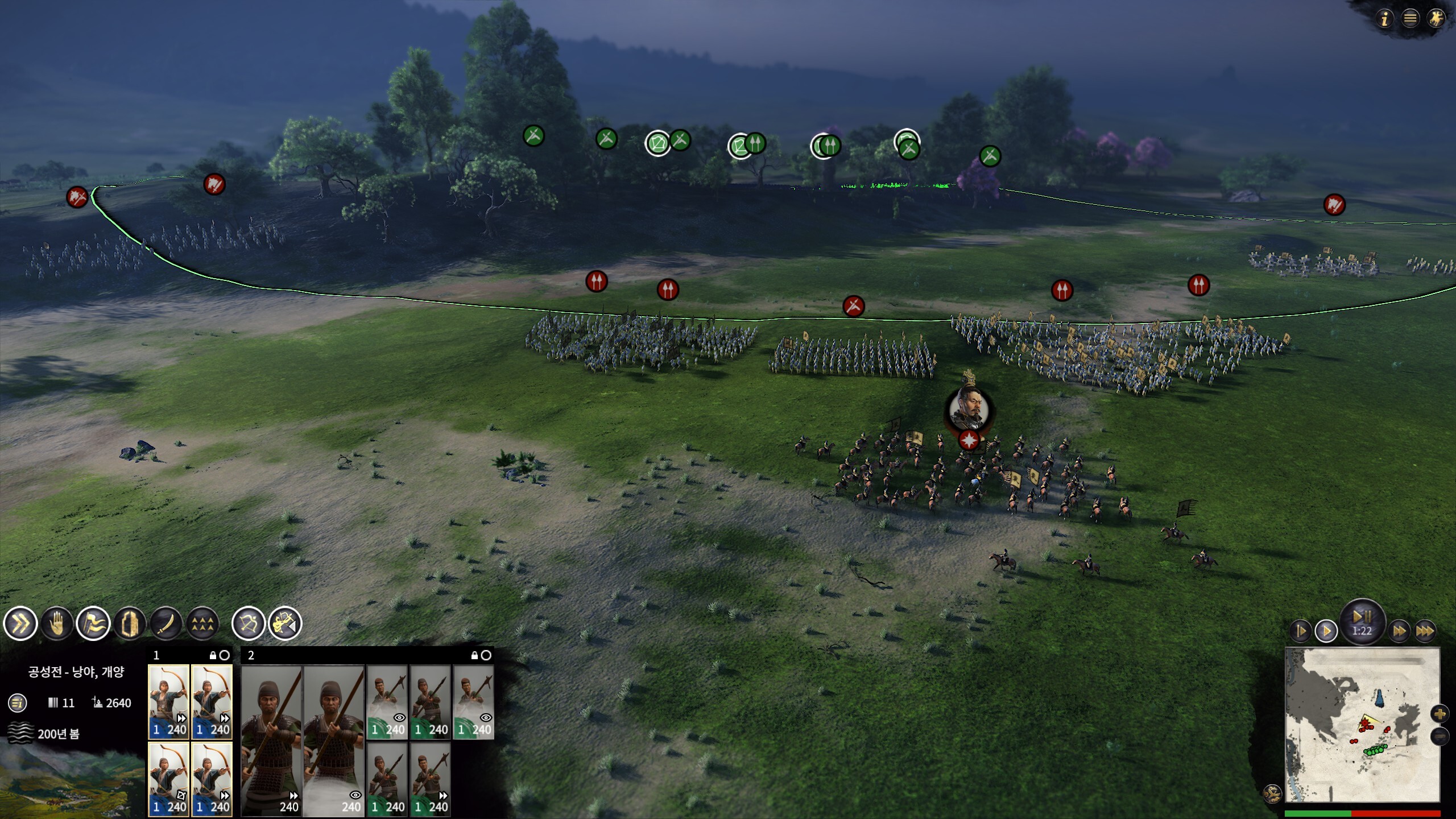Image resolution: width=1456 pixels, height=819 pixels.
Task: Halt units with the open hand button
Action: pos(57,624)
